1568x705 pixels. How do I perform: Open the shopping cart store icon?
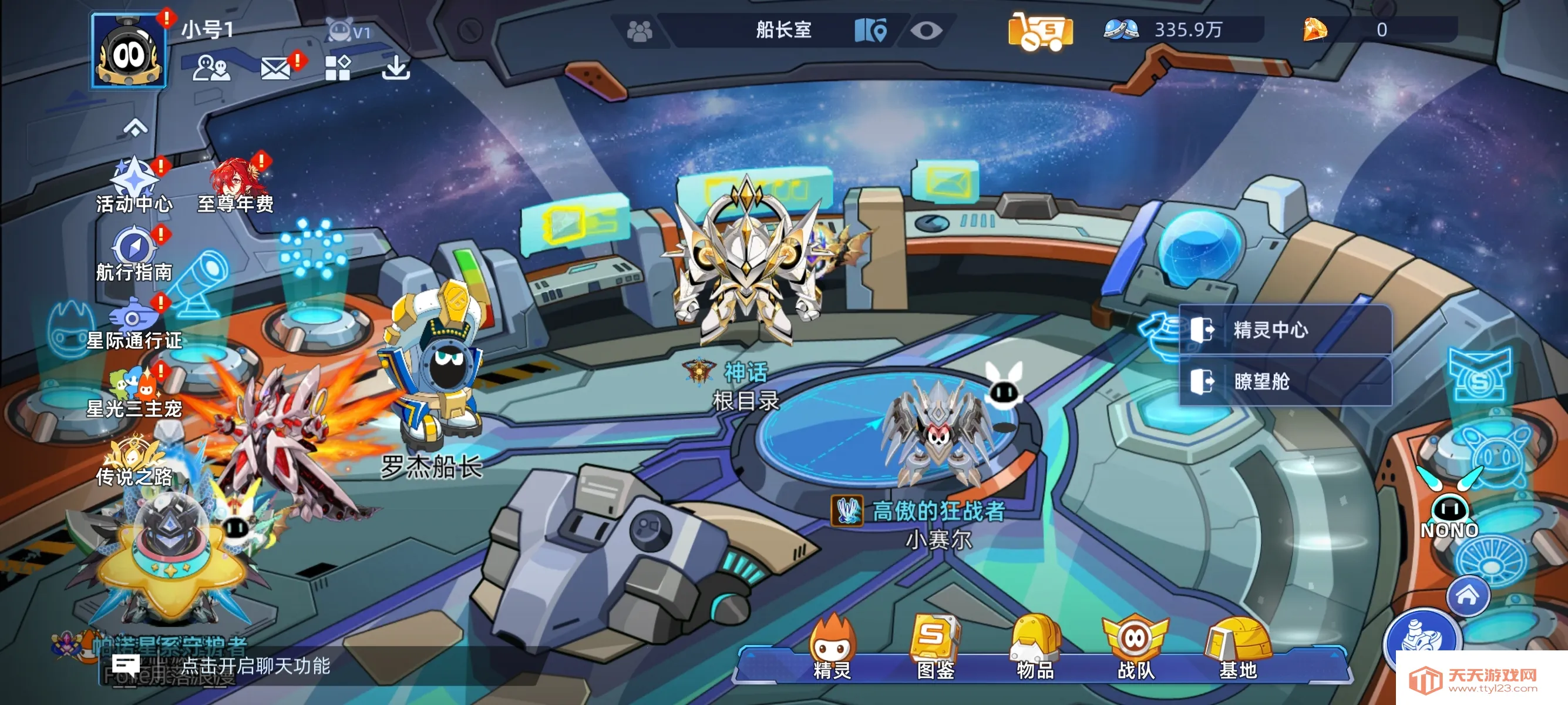click(x=1042, y=29)
